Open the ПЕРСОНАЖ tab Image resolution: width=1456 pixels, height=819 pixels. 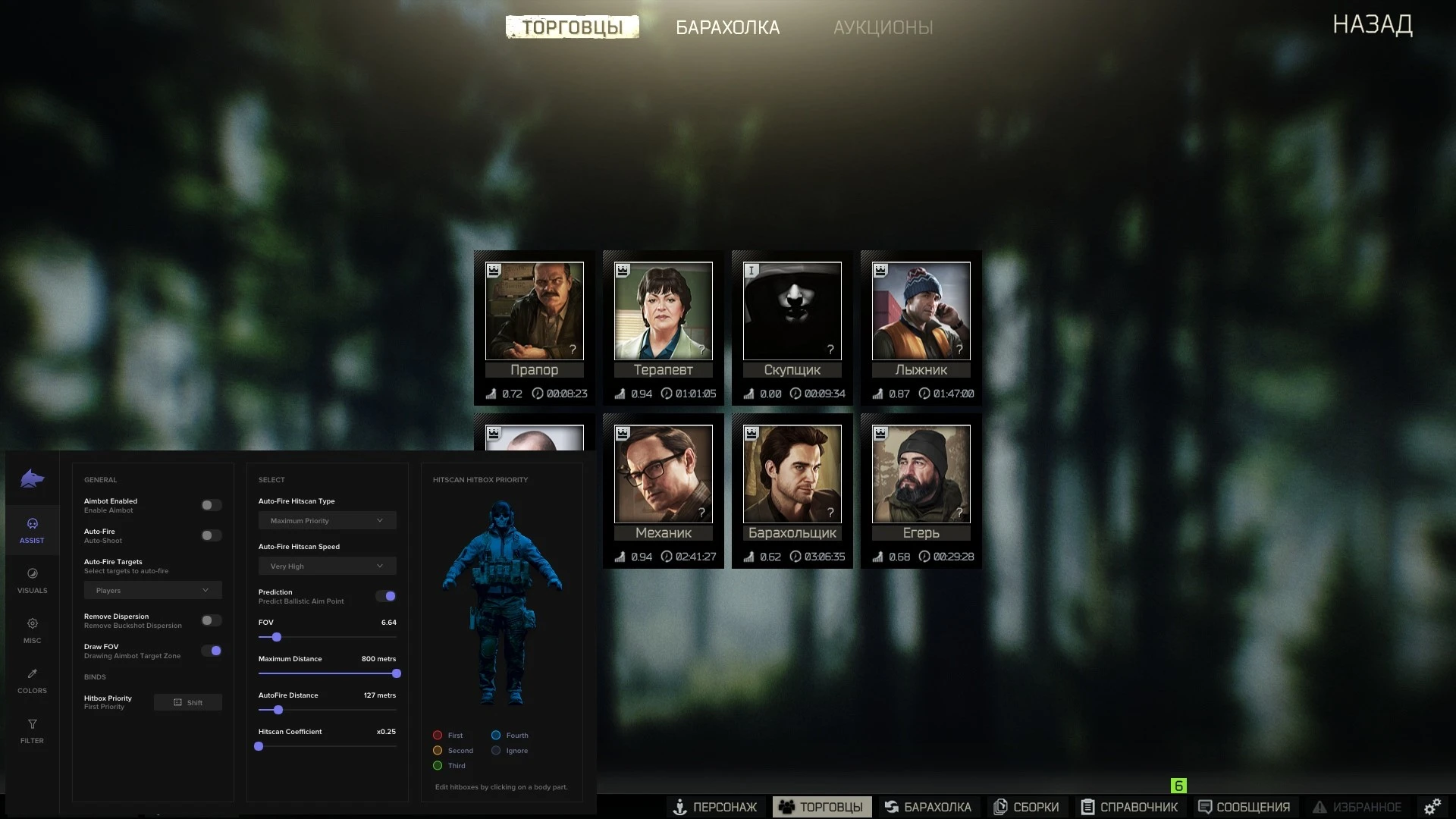(x=716, y=807)
